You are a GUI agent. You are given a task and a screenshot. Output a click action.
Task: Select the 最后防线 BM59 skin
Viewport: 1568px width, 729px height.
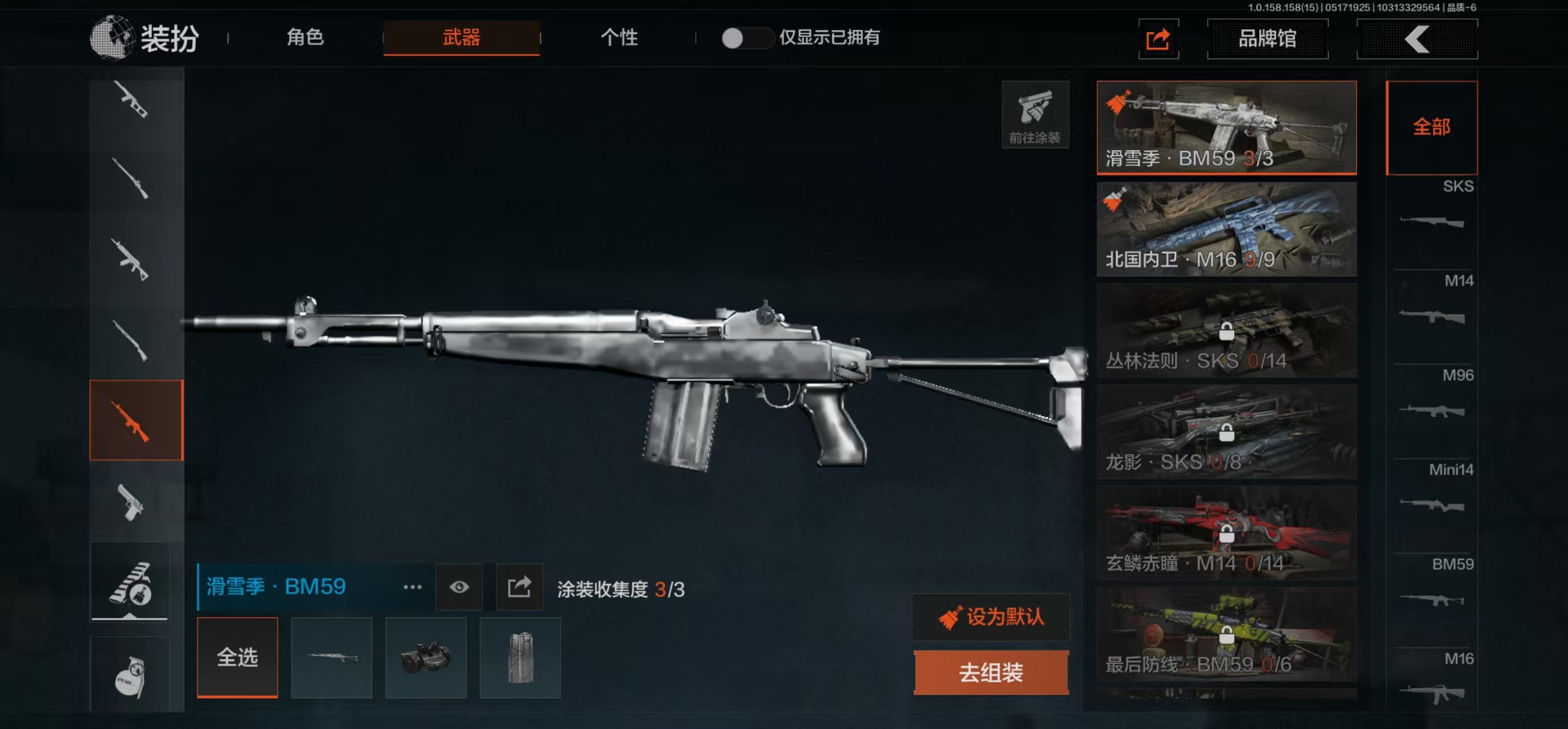[x=1226, y=634]
